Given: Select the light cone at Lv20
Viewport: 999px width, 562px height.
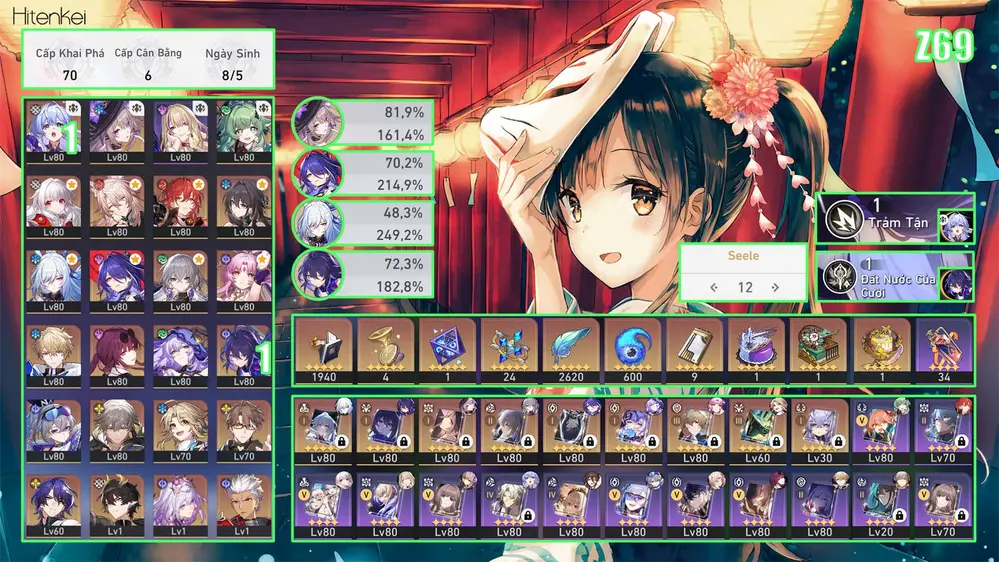Looking at the screenshot, I should pyautogui.click(x=881, y=503).
